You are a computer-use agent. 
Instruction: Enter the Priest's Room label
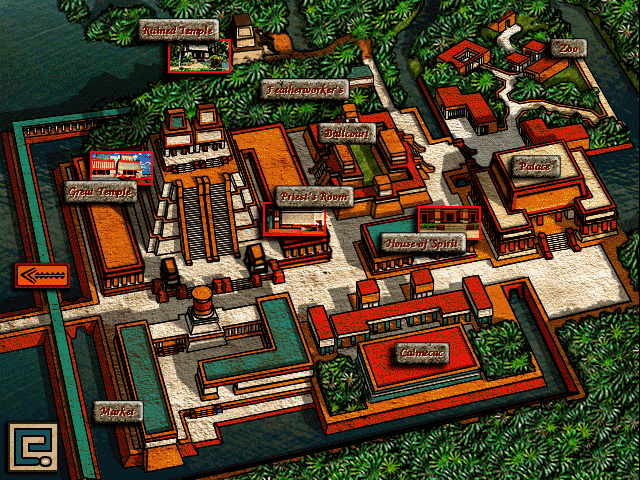315,197
